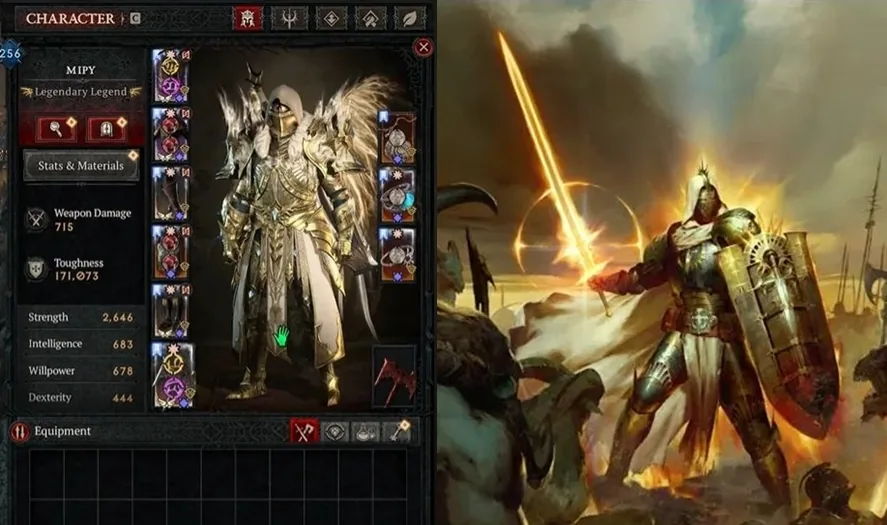Open the Stats & Materials panel
The height and width of the screenshot is (525, 887).
click(x=81, y=165)
